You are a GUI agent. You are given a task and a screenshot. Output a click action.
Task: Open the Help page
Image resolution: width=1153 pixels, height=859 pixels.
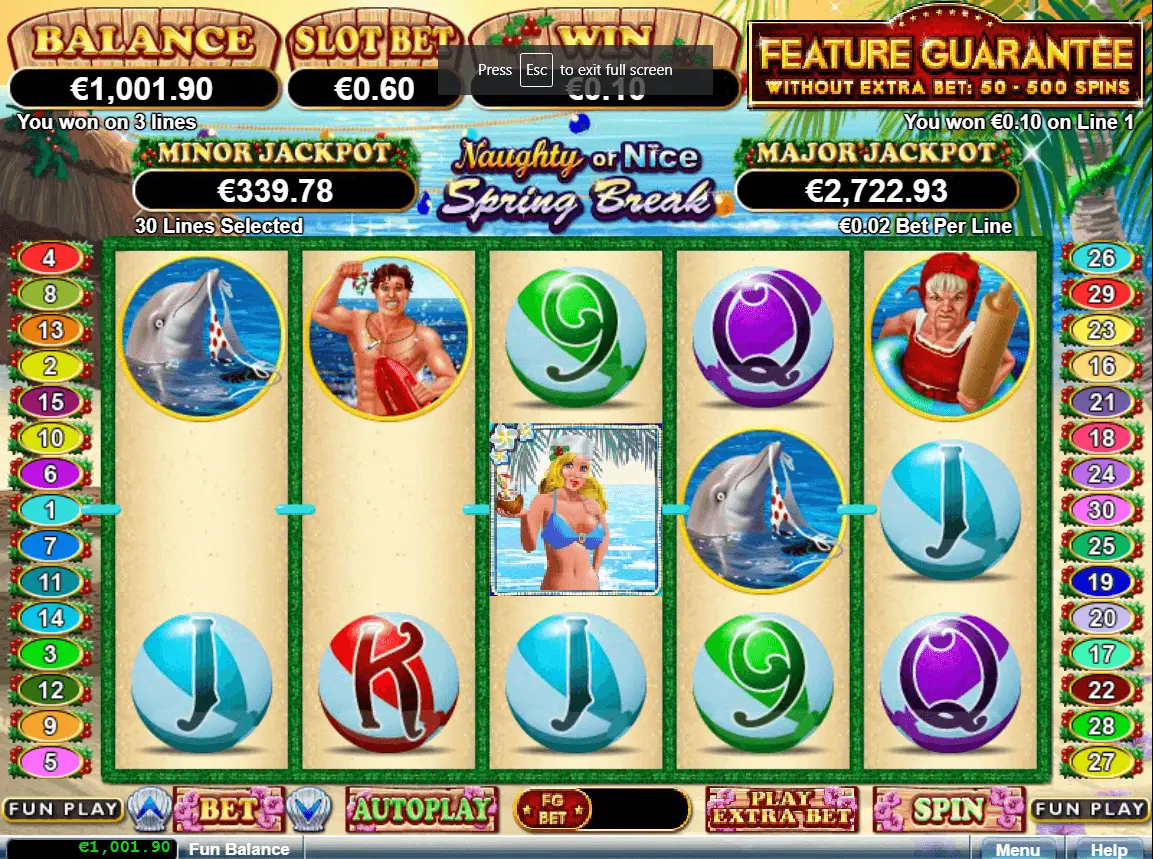click(1109, 849)
